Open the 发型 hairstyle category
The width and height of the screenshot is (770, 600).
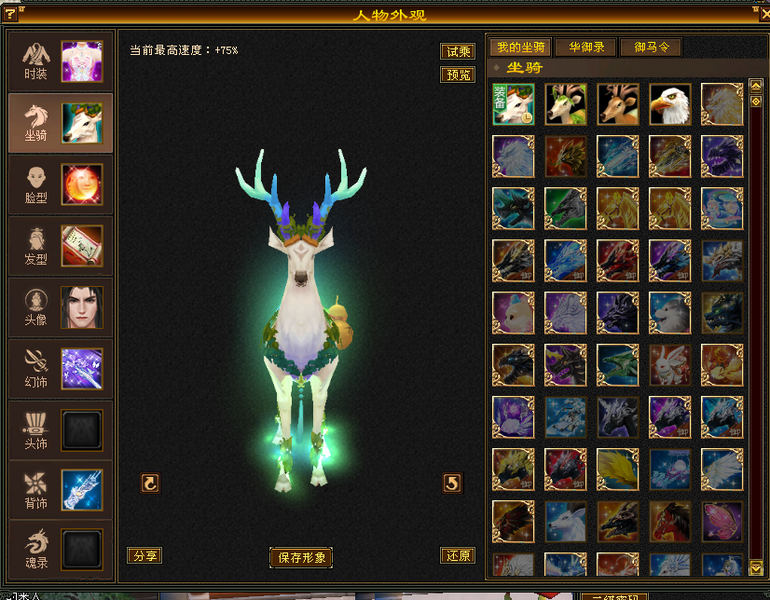tap(60, 246)
